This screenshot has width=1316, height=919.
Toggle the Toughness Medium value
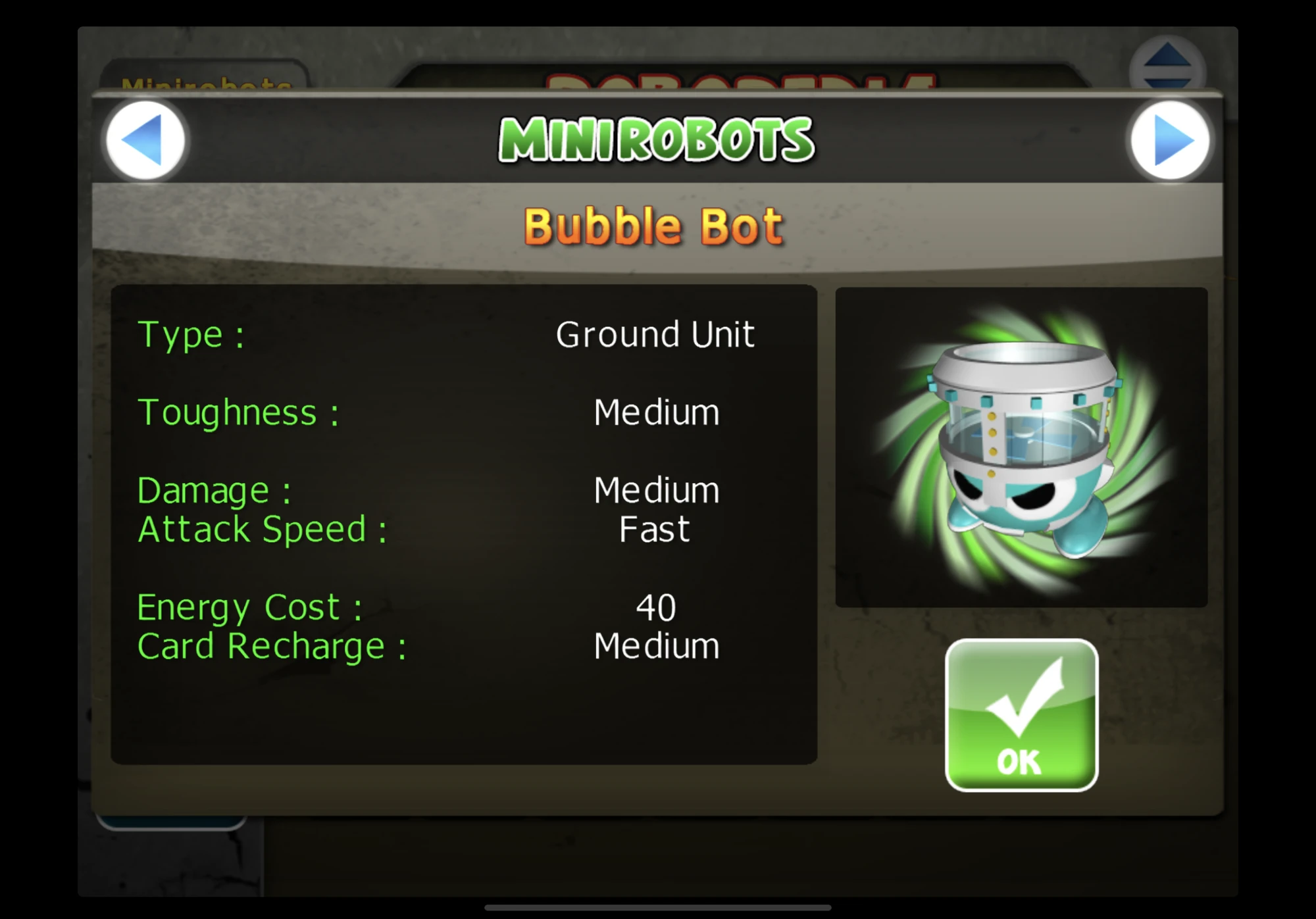tap(655, 413)
